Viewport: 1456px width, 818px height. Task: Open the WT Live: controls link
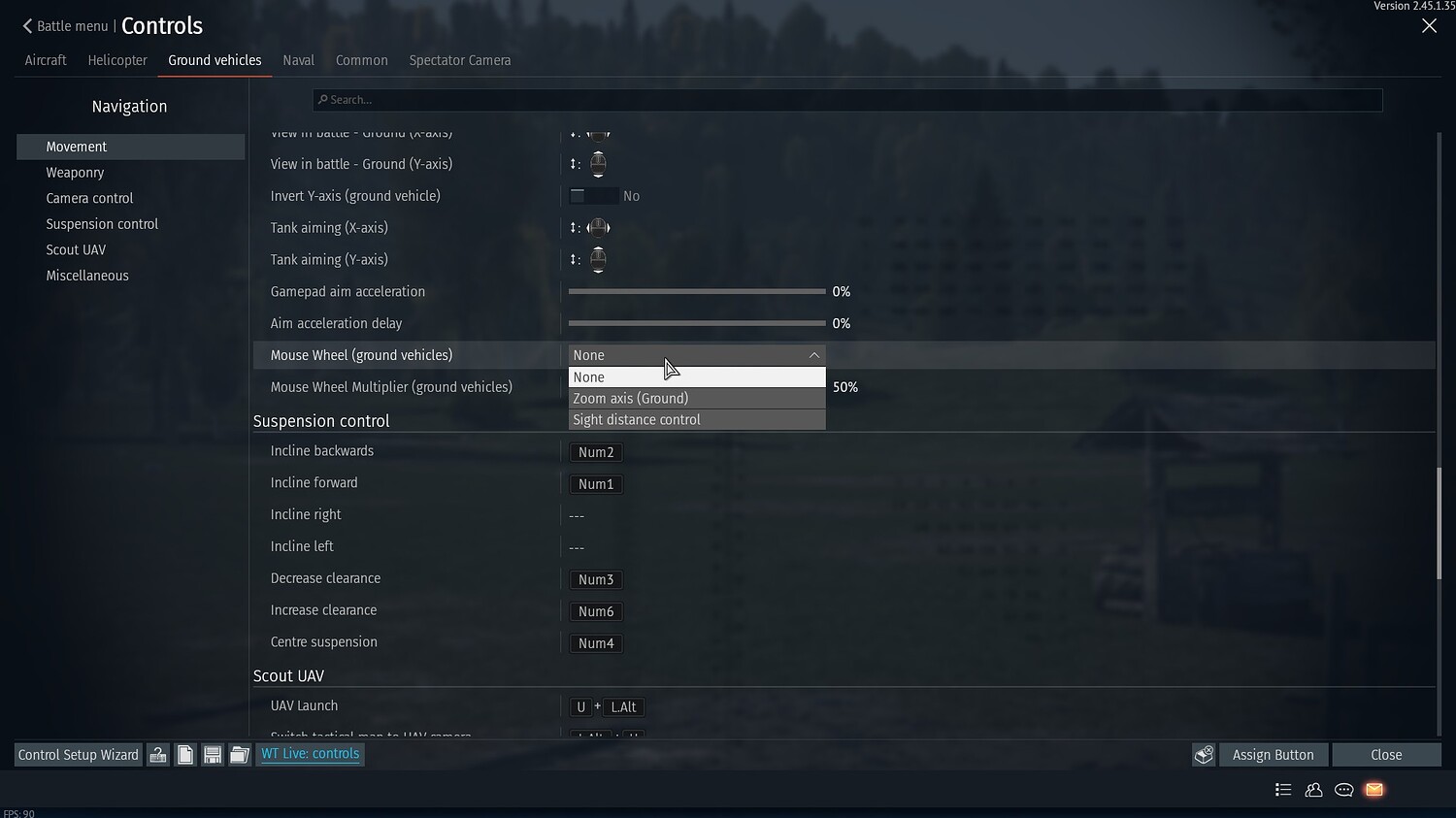tap(310, 754)
